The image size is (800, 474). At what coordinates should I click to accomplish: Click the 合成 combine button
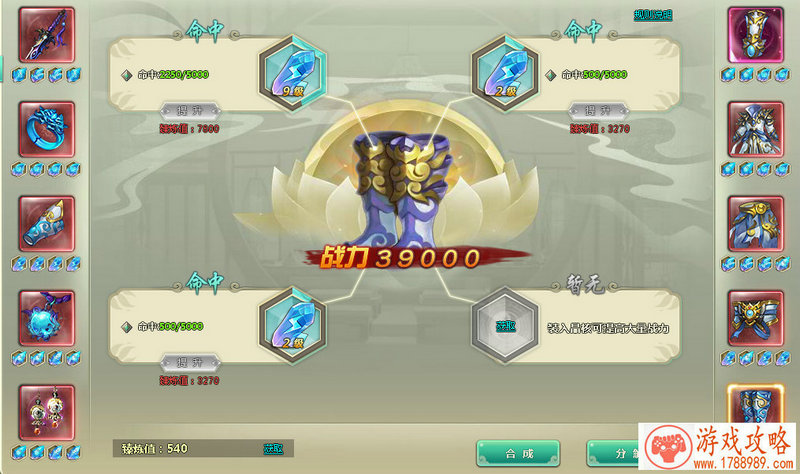tap(517, 453)
